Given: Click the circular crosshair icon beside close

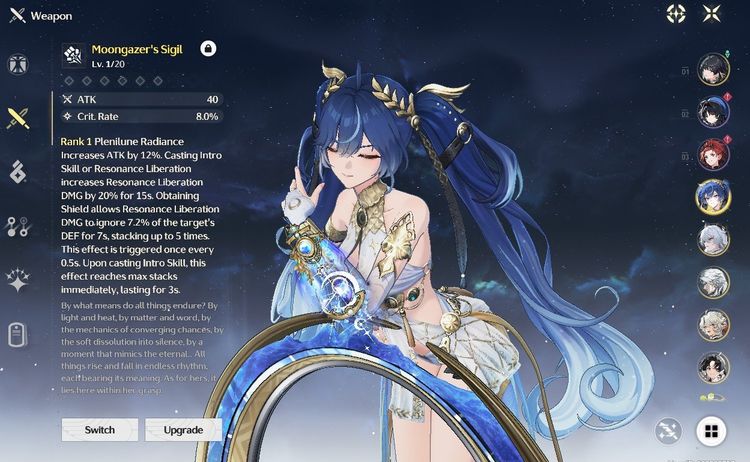Looking at the screenshot, I should pos(677,14).
